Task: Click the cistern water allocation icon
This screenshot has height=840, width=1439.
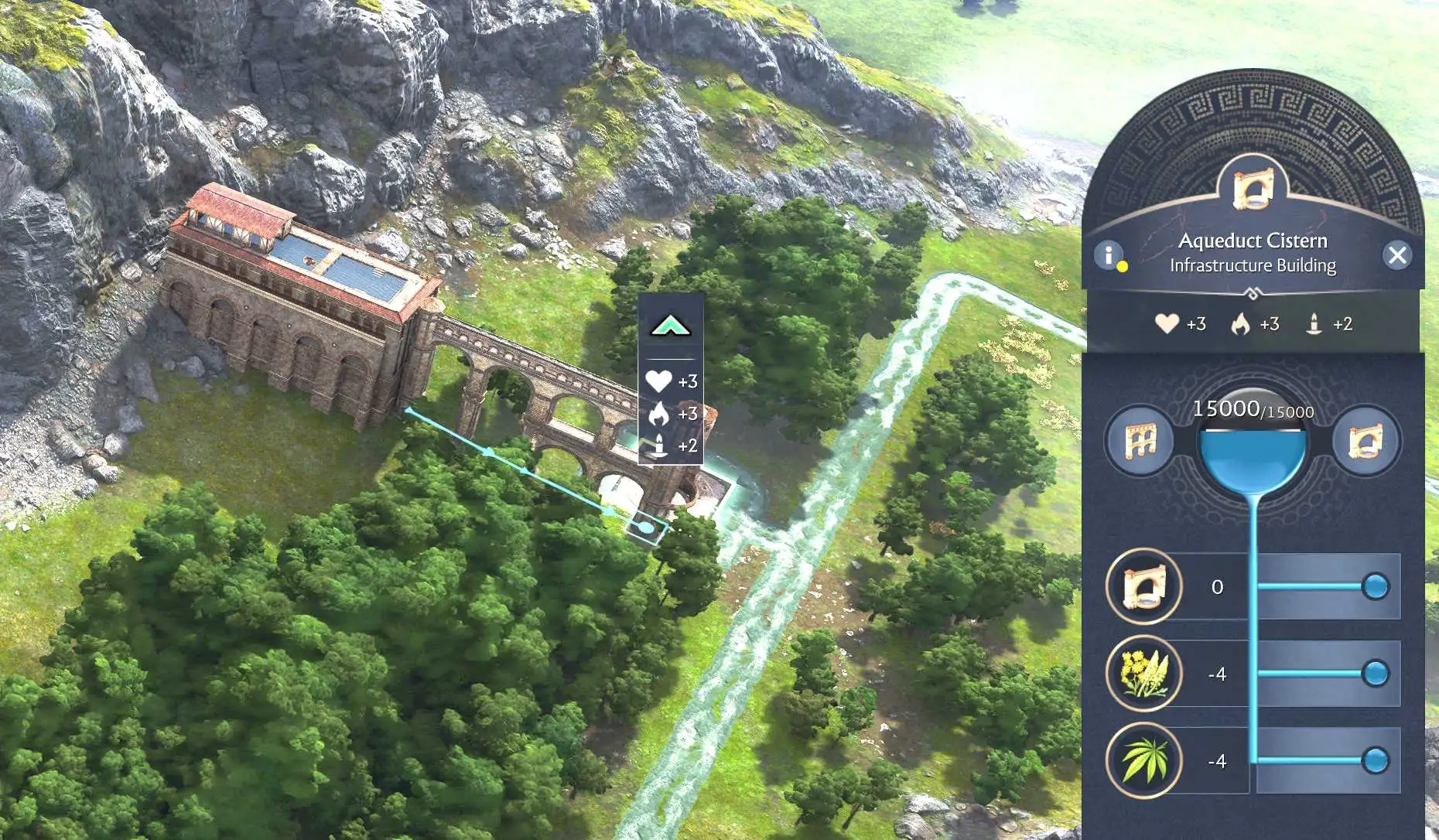Action: point(1143,586)
